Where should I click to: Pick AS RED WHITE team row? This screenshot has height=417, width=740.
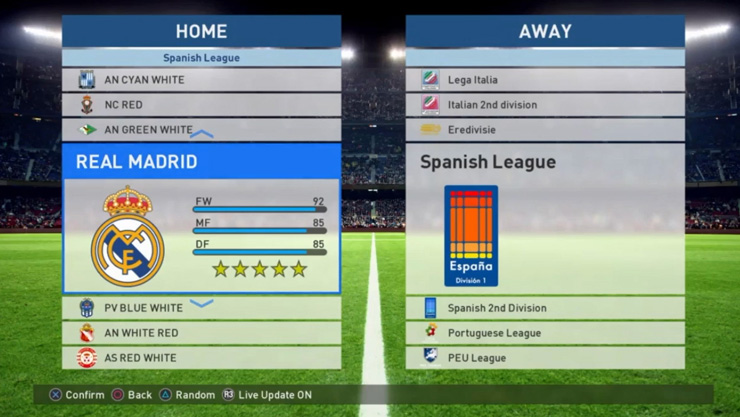point(201,358)
